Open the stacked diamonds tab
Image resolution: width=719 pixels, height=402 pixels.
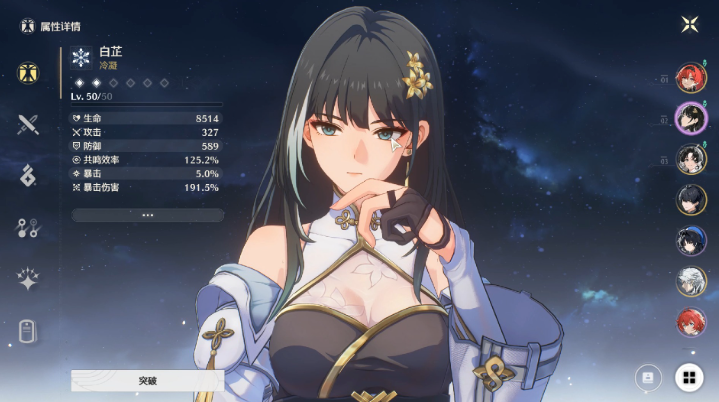coord(27,175)
